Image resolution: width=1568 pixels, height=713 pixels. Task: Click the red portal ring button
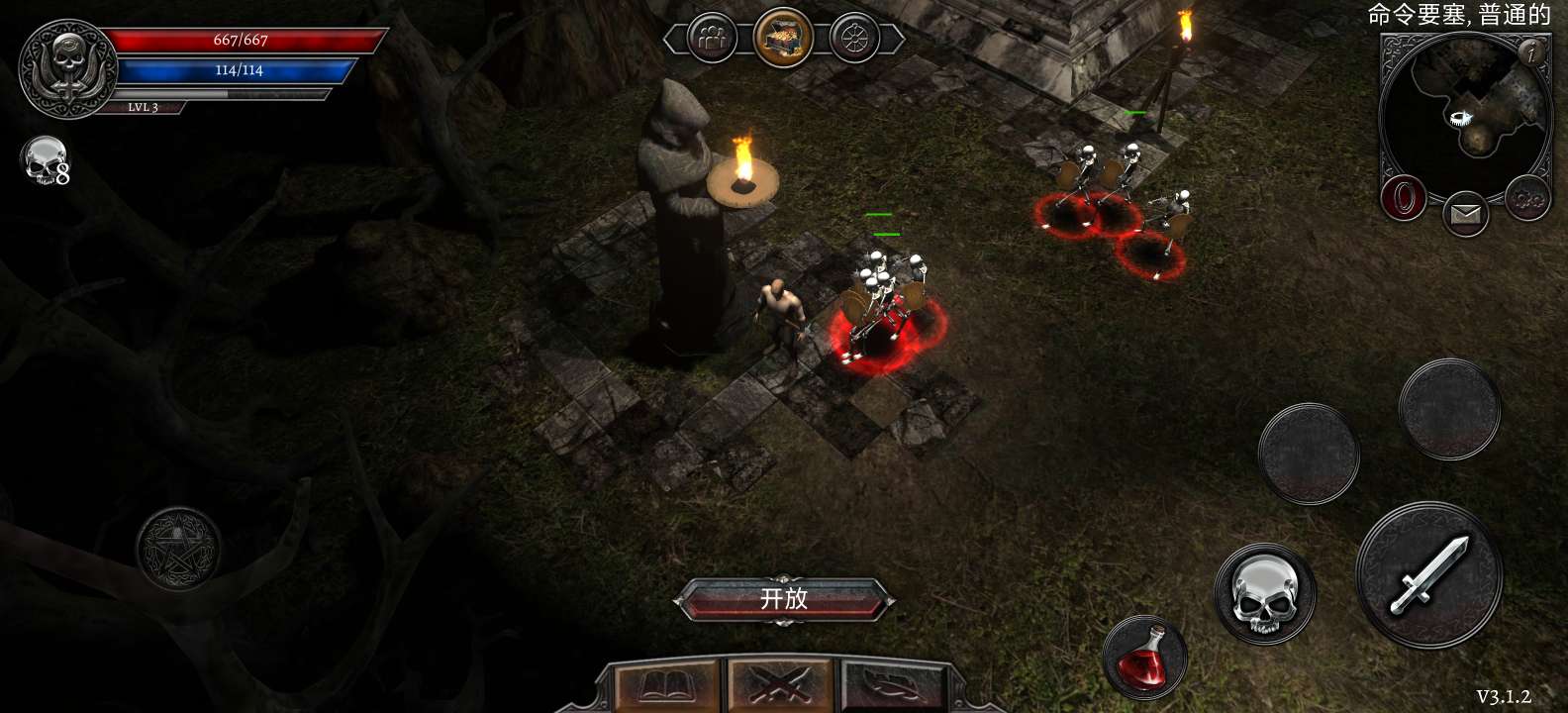tap(1403, 199)
